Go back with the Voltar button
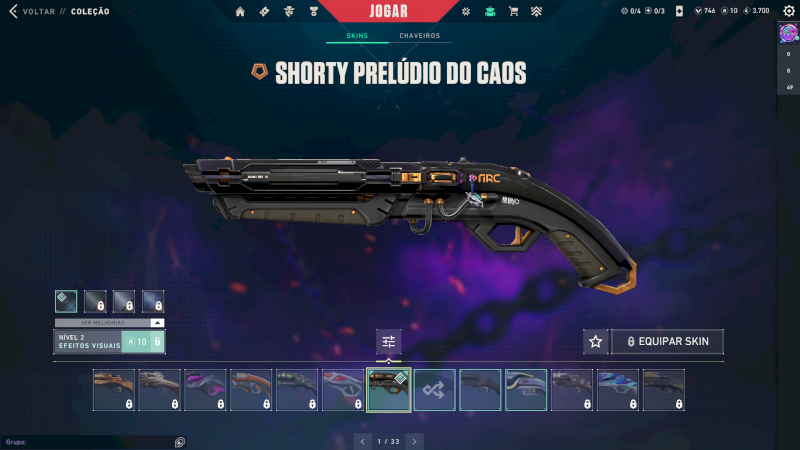Image resolution: width=800 pixels, height=450 pixels. point(30,11)
